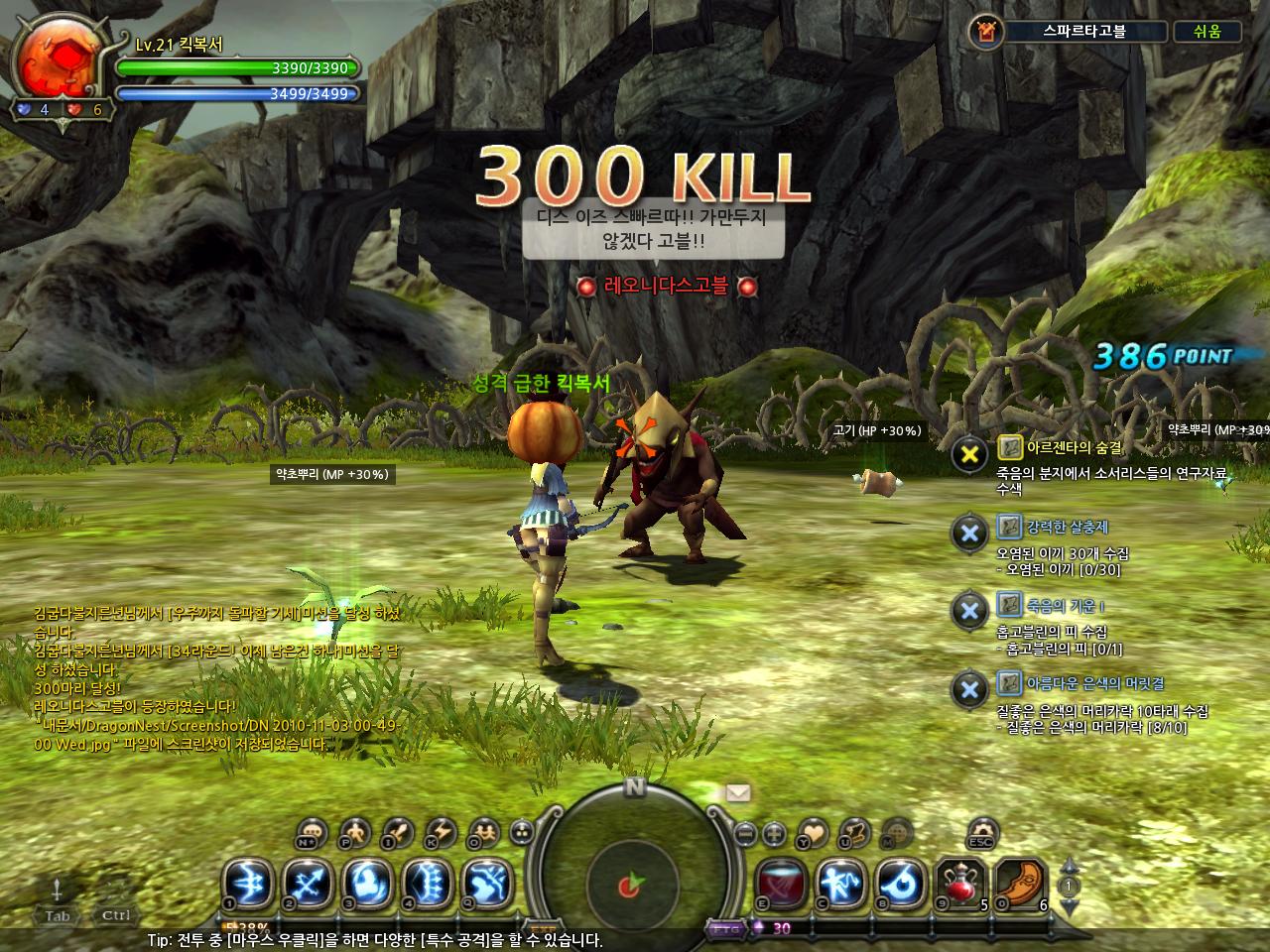Dismiss the 강력한 살충제 quest from the tracker
This screenshot has height=952, width=1270.
[x=967, y=533]
